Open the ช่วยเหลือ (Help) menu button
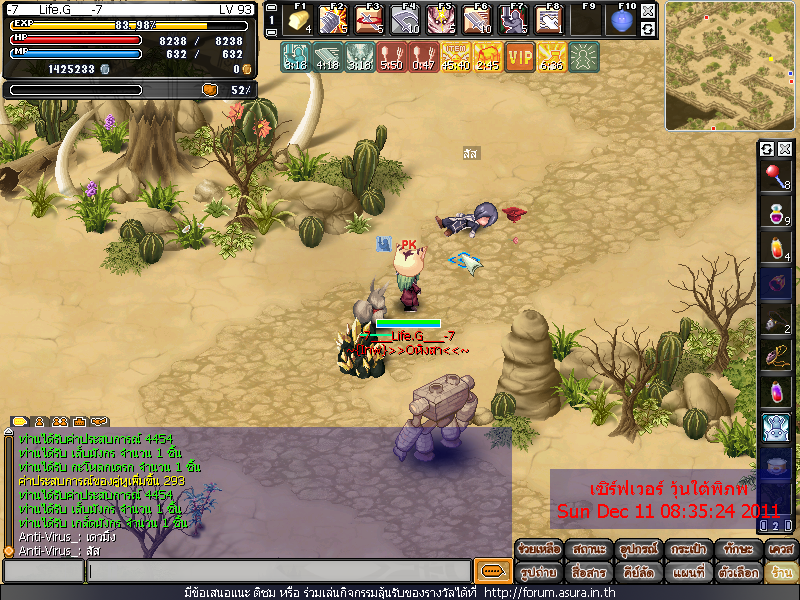 click(538, 550)
